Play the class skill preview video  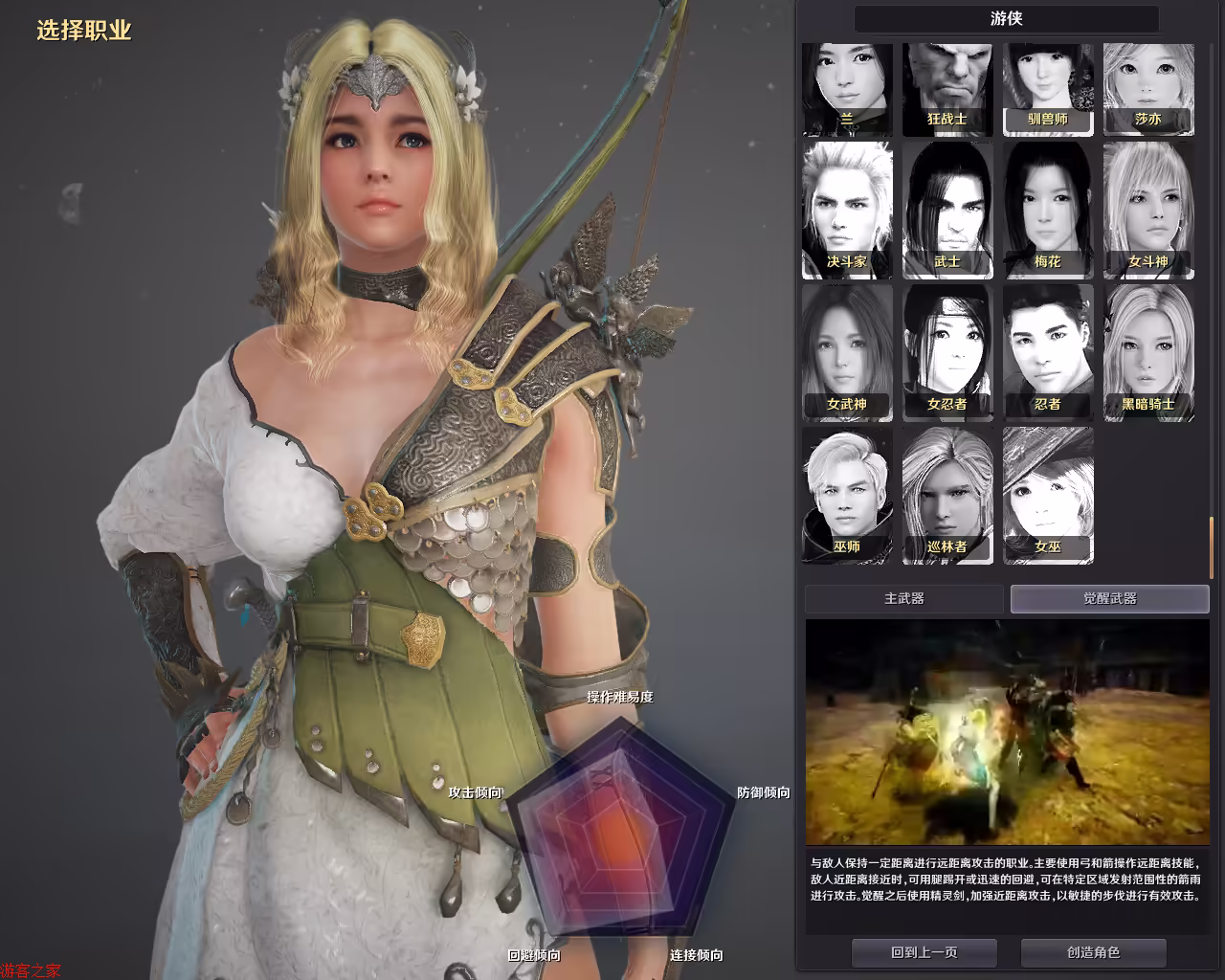(1007, 731)
